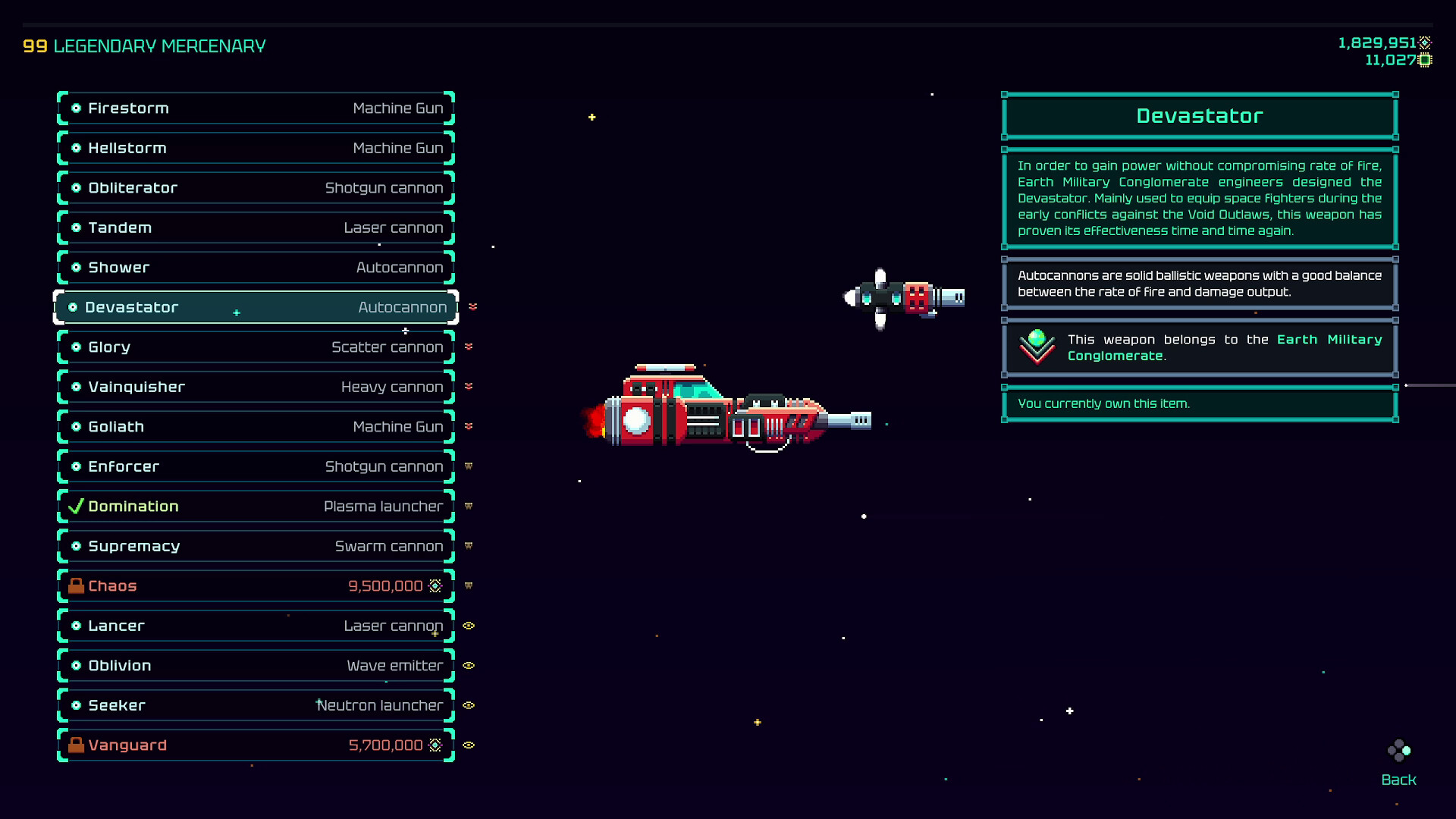
Task: Click the eye indicator next to Seeker
Action: 469,705
